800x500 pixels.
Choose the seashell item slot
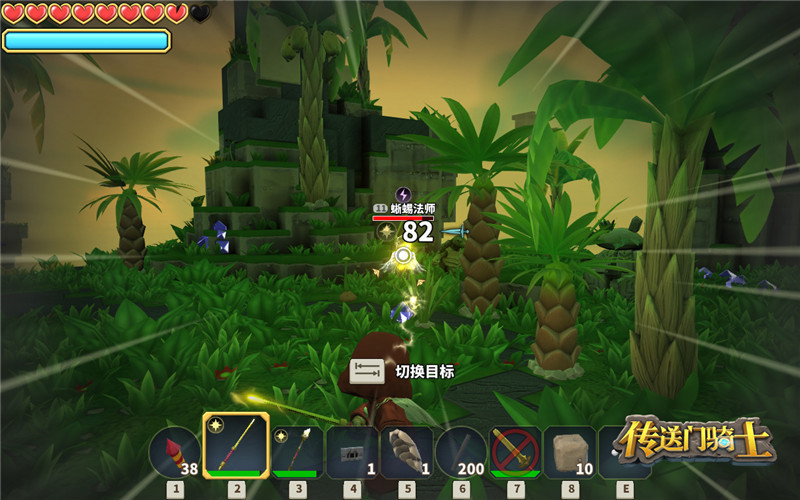[x=406, y=452]
